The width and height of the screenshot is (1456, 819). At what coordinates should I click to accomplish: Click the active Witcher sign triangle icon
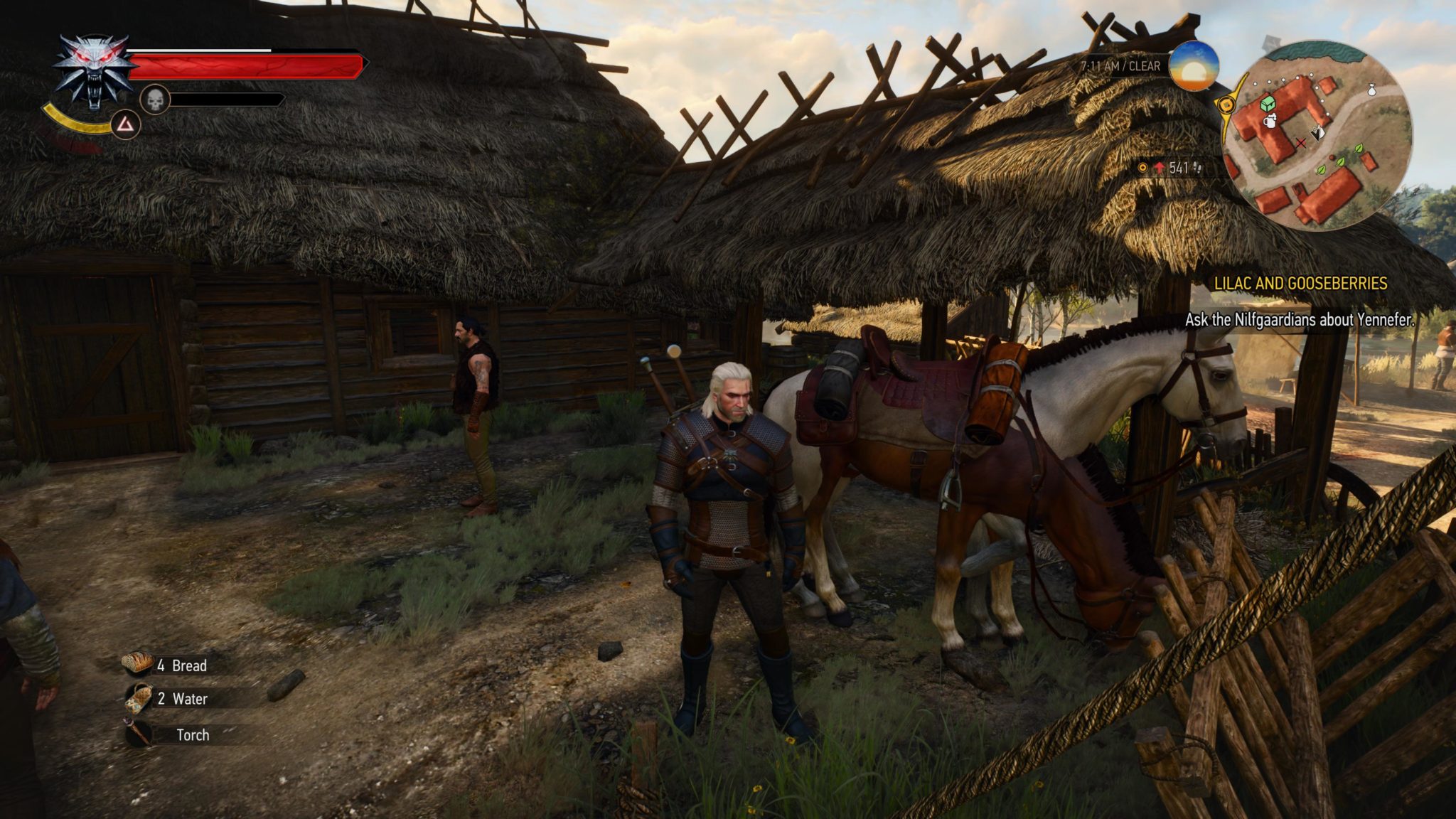tap(127, 125)
